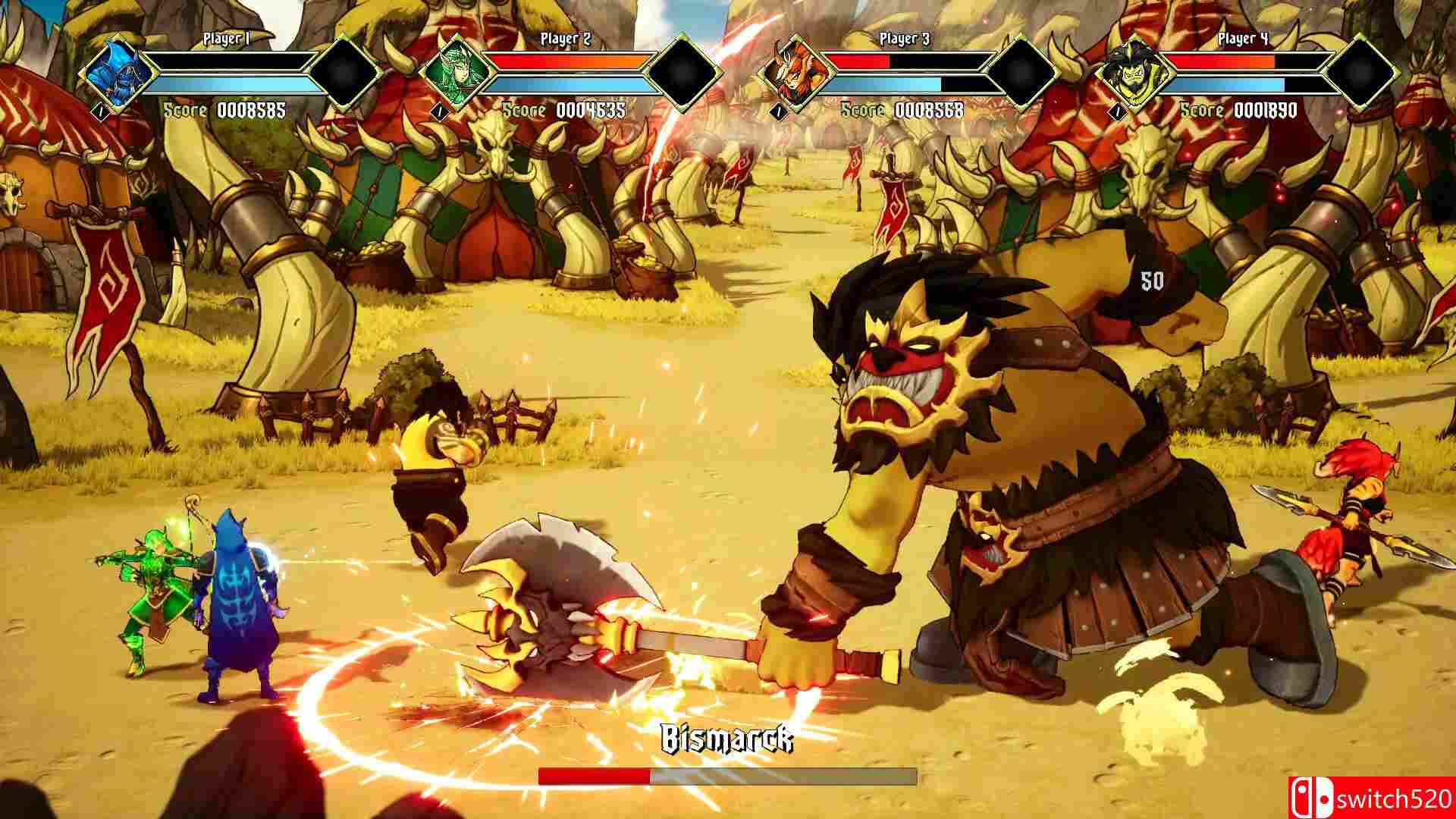This screenshot has width=1456, height=819.
Task: Click Player 4's empty black diamond slot
Action: point(1362,73)
